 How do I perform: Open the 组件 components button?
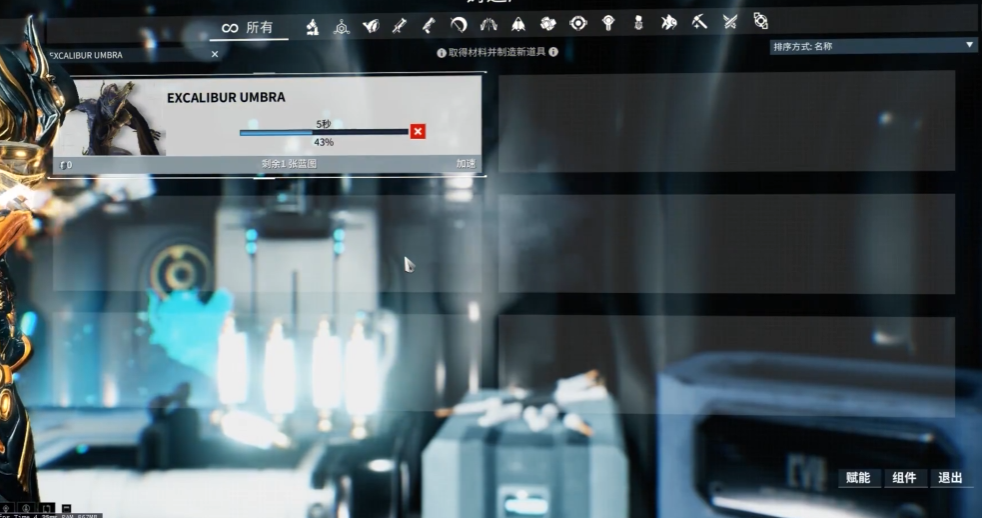pyautogui.click(x=904, y=478)
